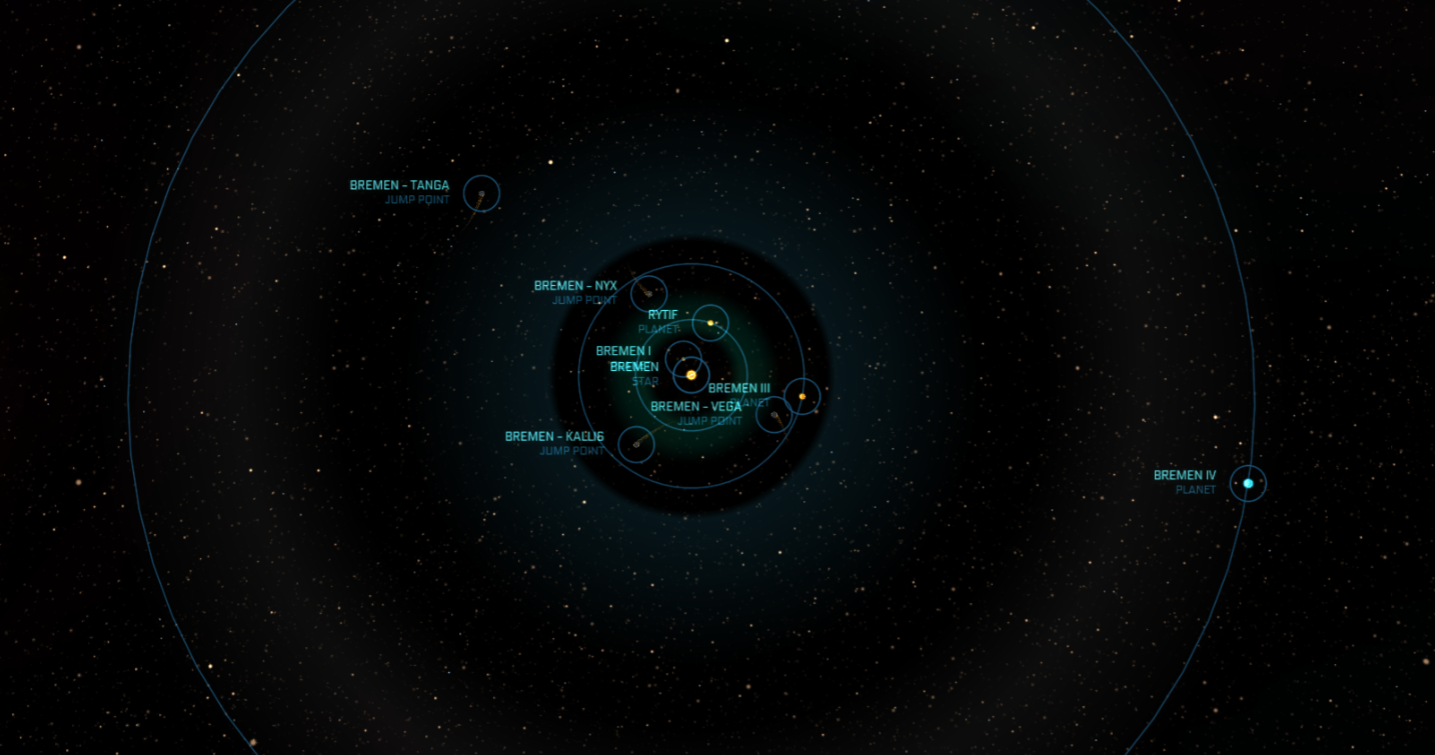Image resolution: width=1435 pixels, height=755 pixels.
Task: Click the Bremen I planet marker
Action: click(x=684, y=358)
